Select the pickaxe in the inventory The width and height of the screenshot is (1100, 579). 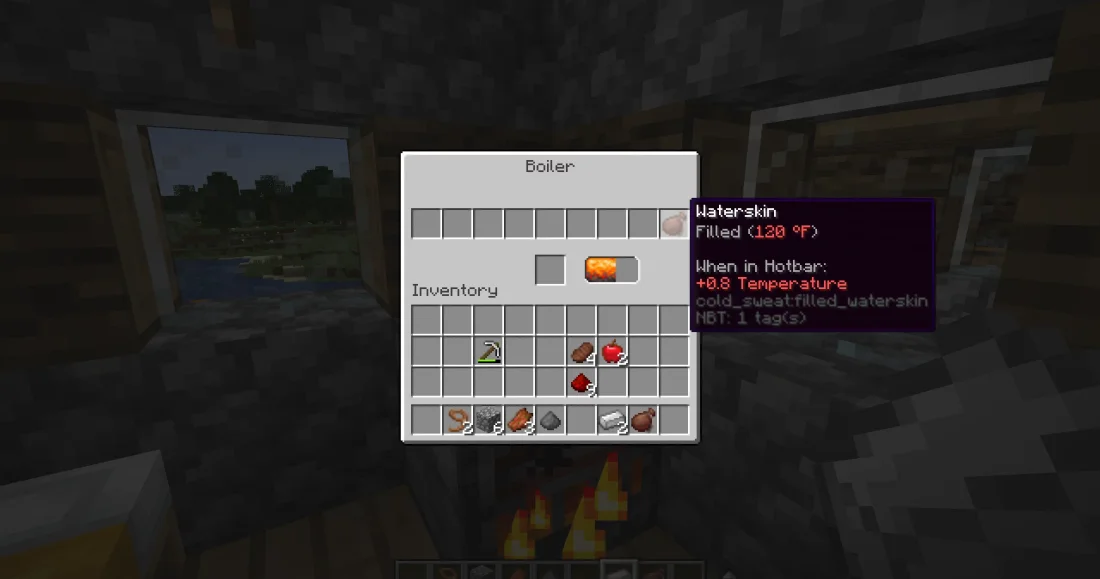coord(488,351)
